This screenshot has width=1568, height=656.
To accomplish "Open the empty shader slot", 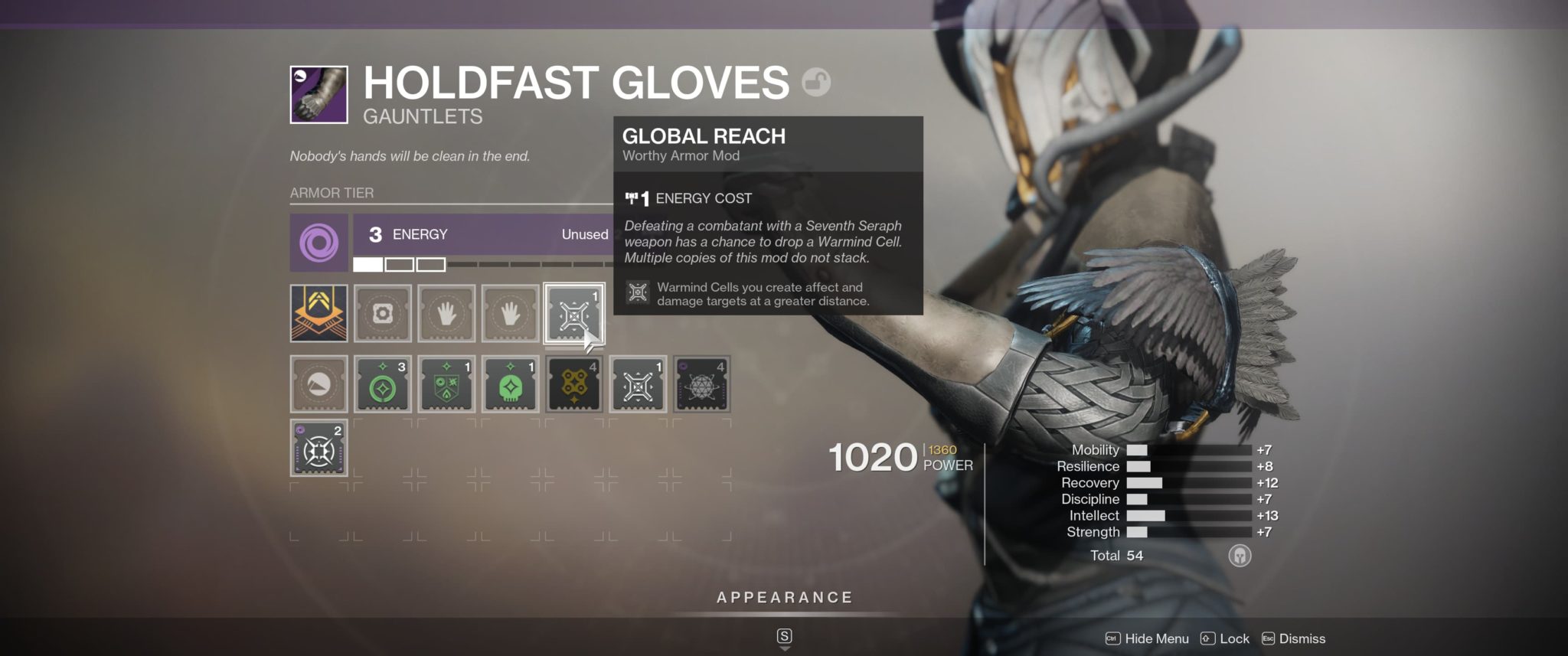I will coord(318,384).
